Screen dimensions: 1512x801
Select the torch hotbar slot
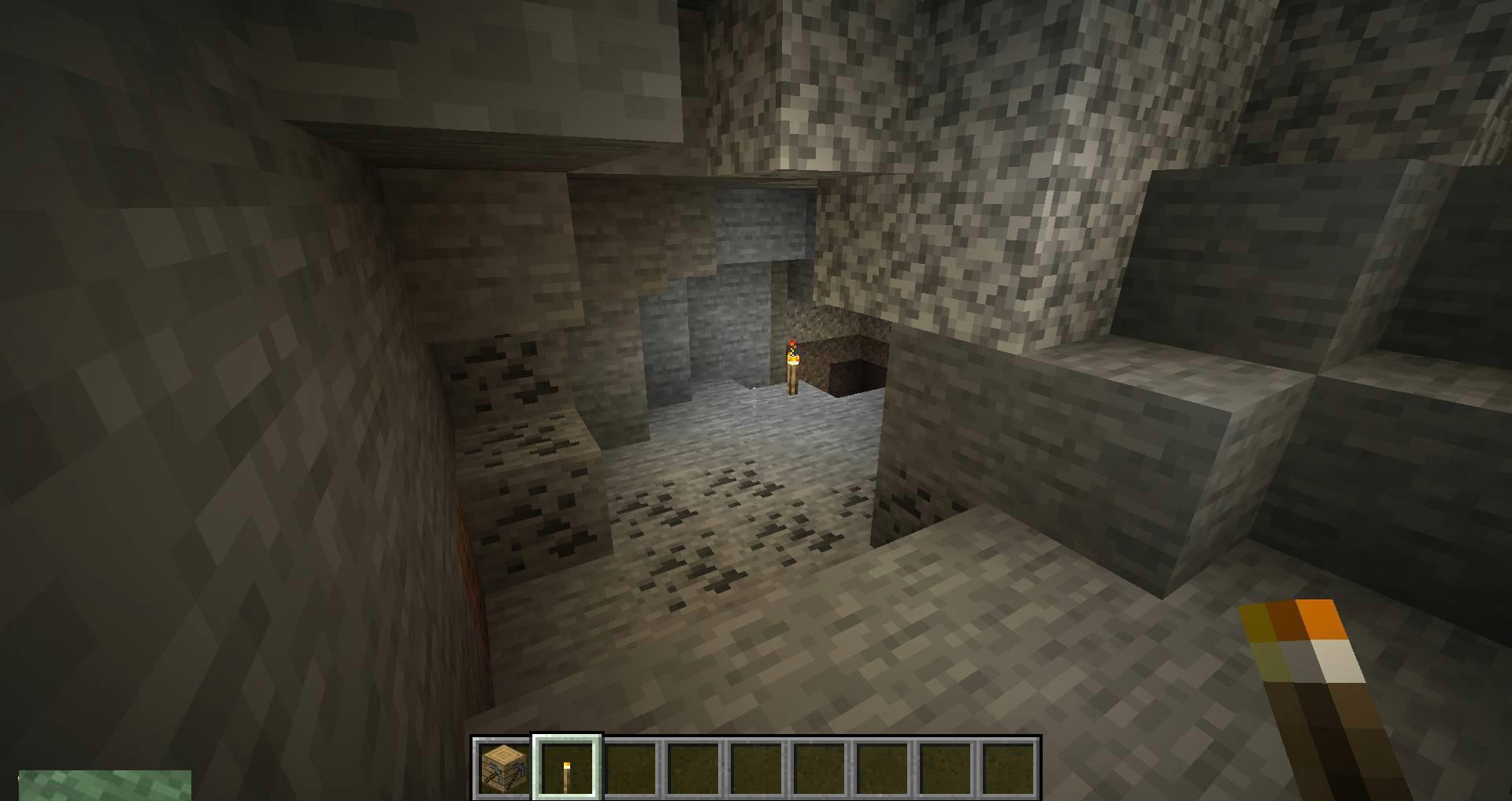[x=567, y=767]
